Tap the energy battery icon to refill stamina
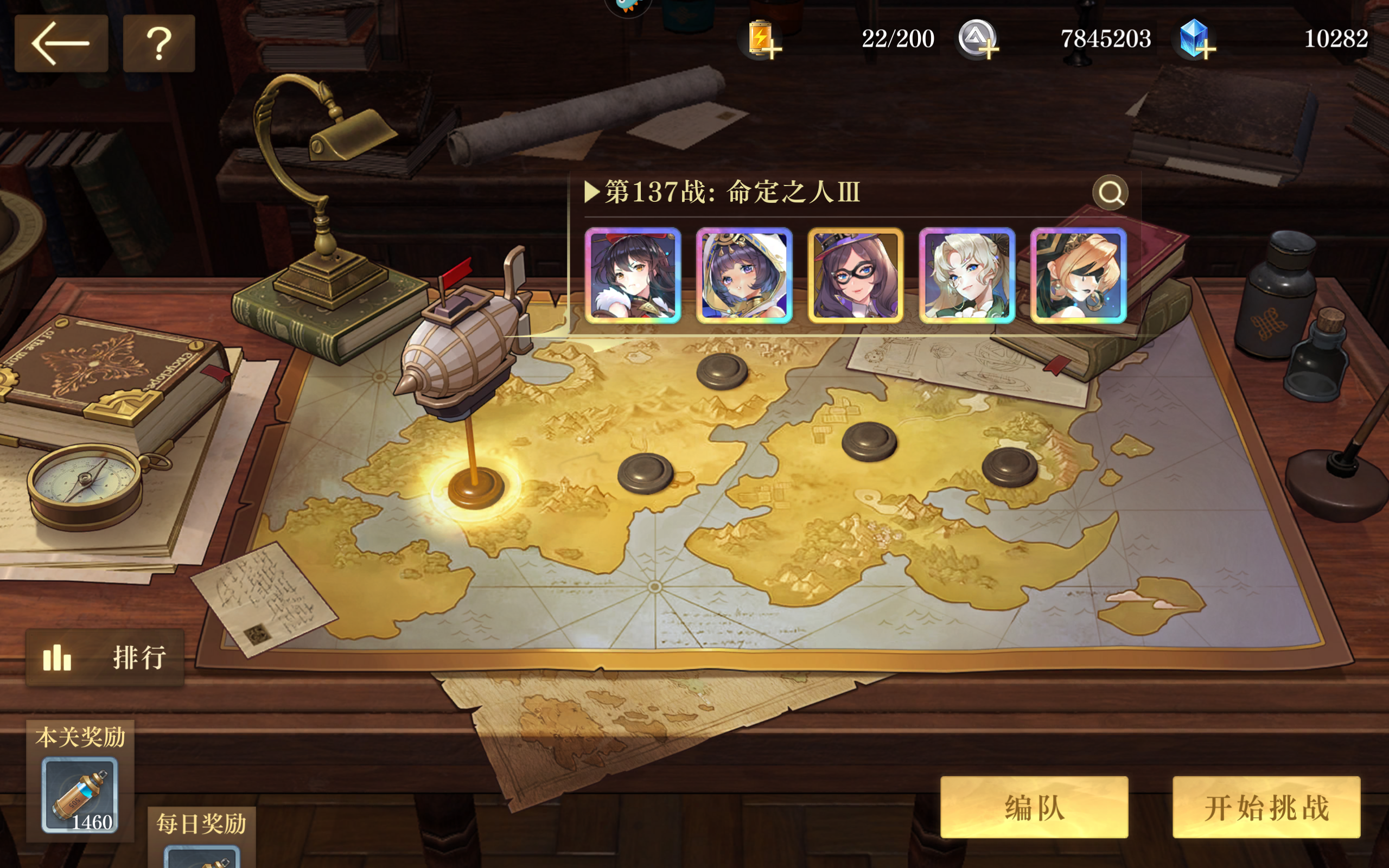This screenshot has width=1389, height=868. [x=762, y=39]
